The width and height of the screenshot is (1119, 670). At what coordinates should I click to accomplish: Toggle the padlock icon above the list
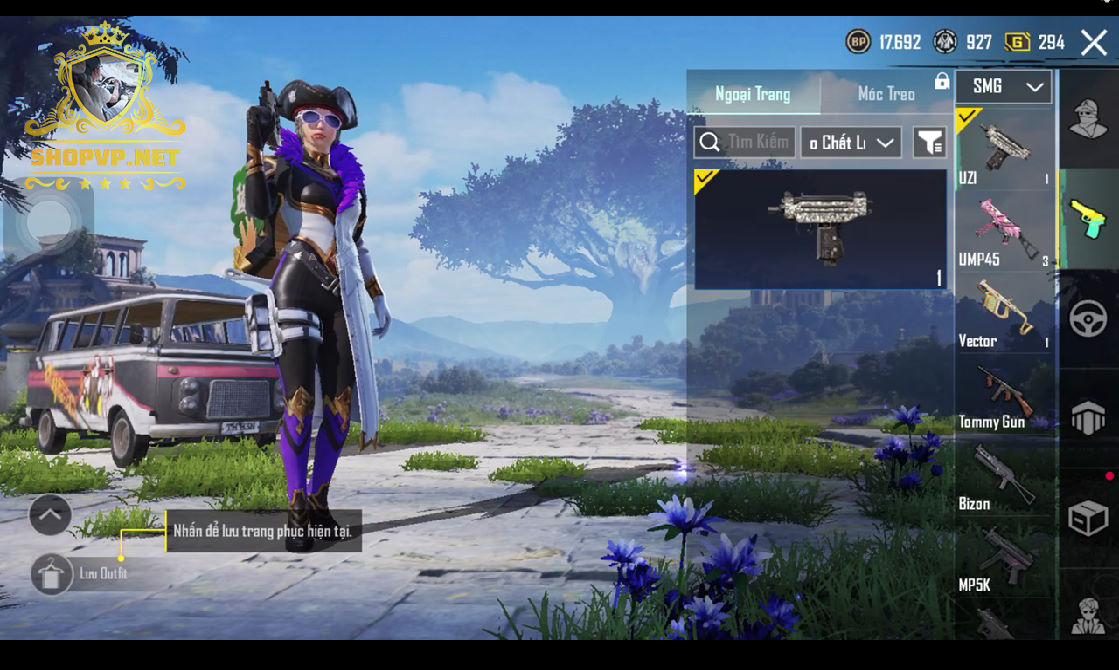pyautogui.click(x=941, y=81)
